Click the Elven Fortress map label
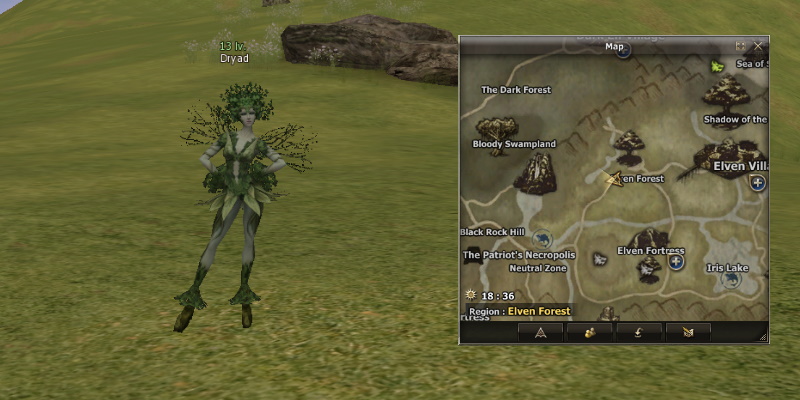This screenshot has height=400, width=800. coord(651,250)
